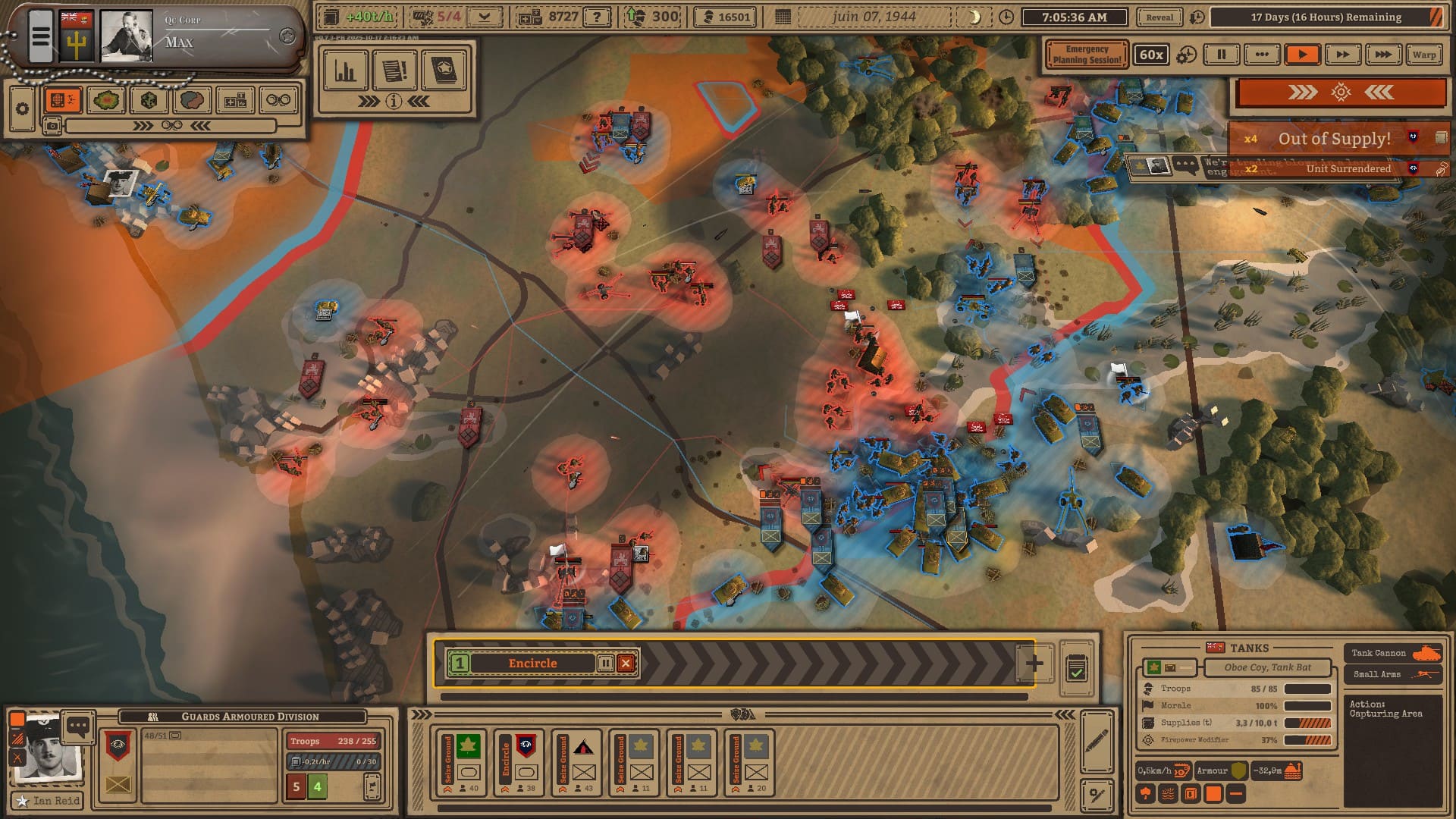Image resolution: width=1456 pixels, height=819 pixels.
Task: Set game speed to normal play
Action: [x=1302, y=55]
